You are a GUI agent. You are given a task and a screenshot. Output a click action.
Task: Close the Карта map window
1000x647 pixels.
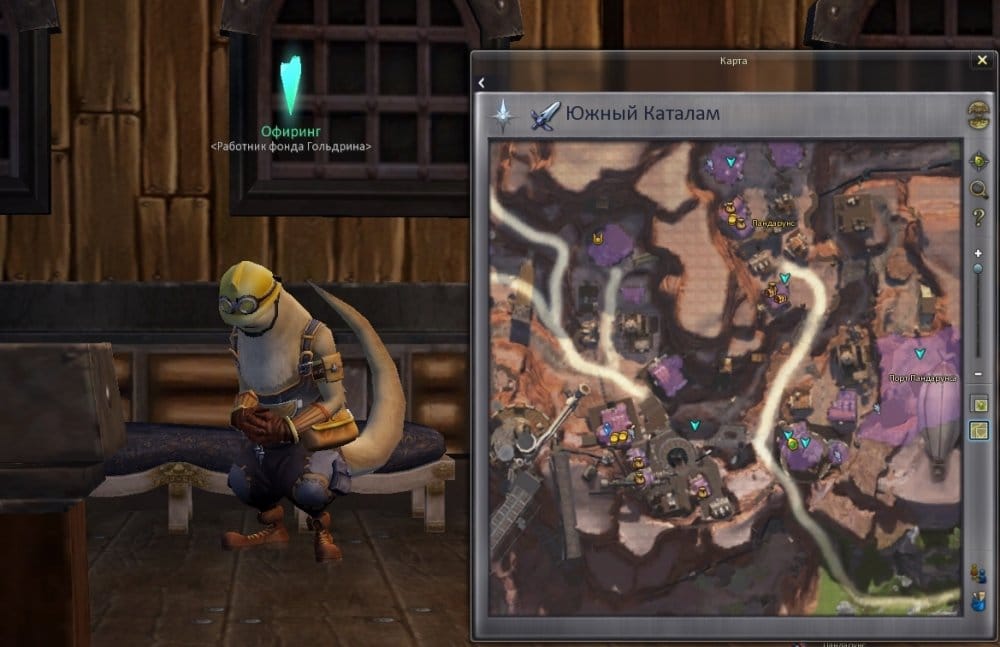982,61
